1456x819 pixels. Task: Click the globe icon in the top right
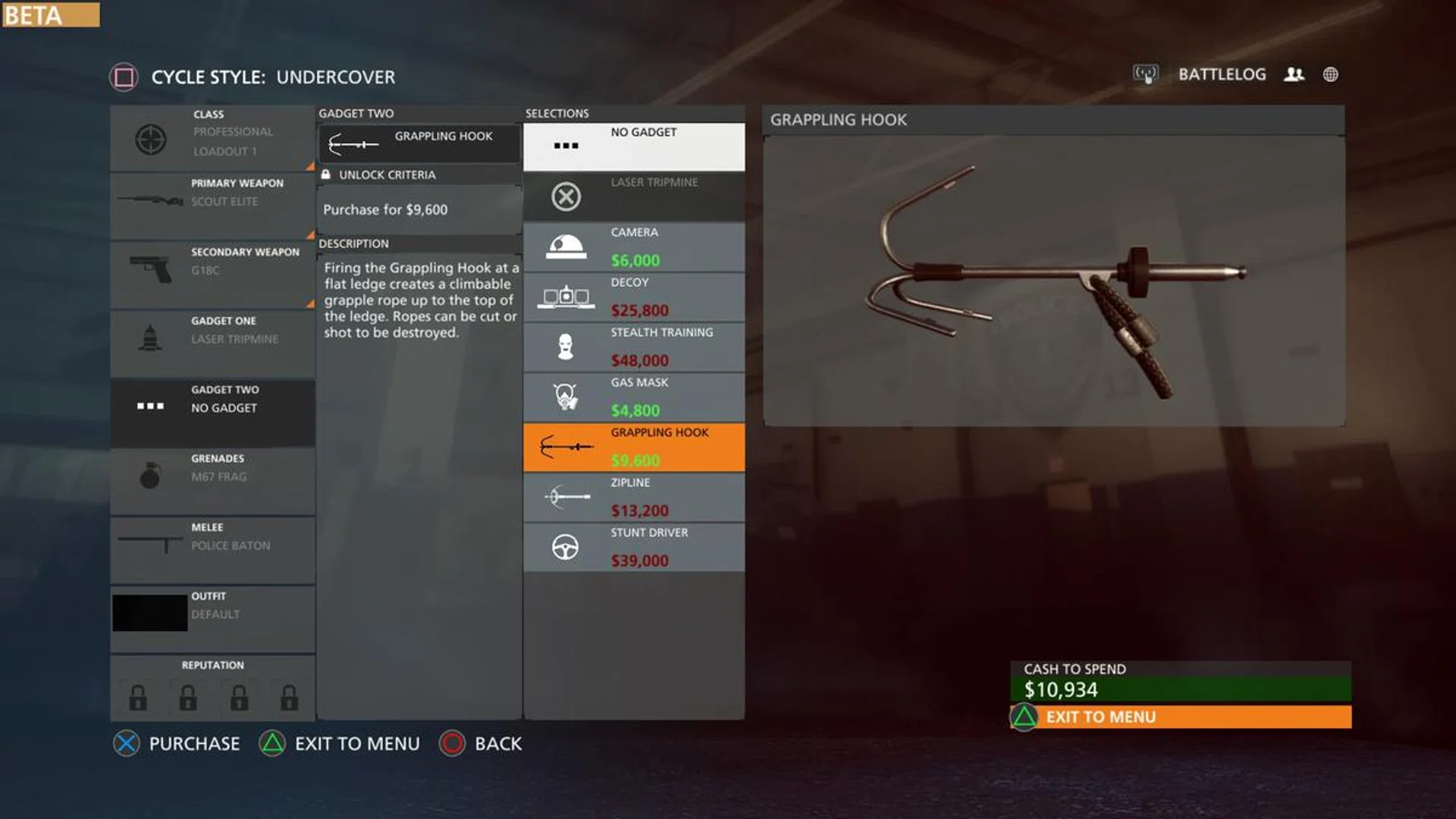pos(1331,74)
